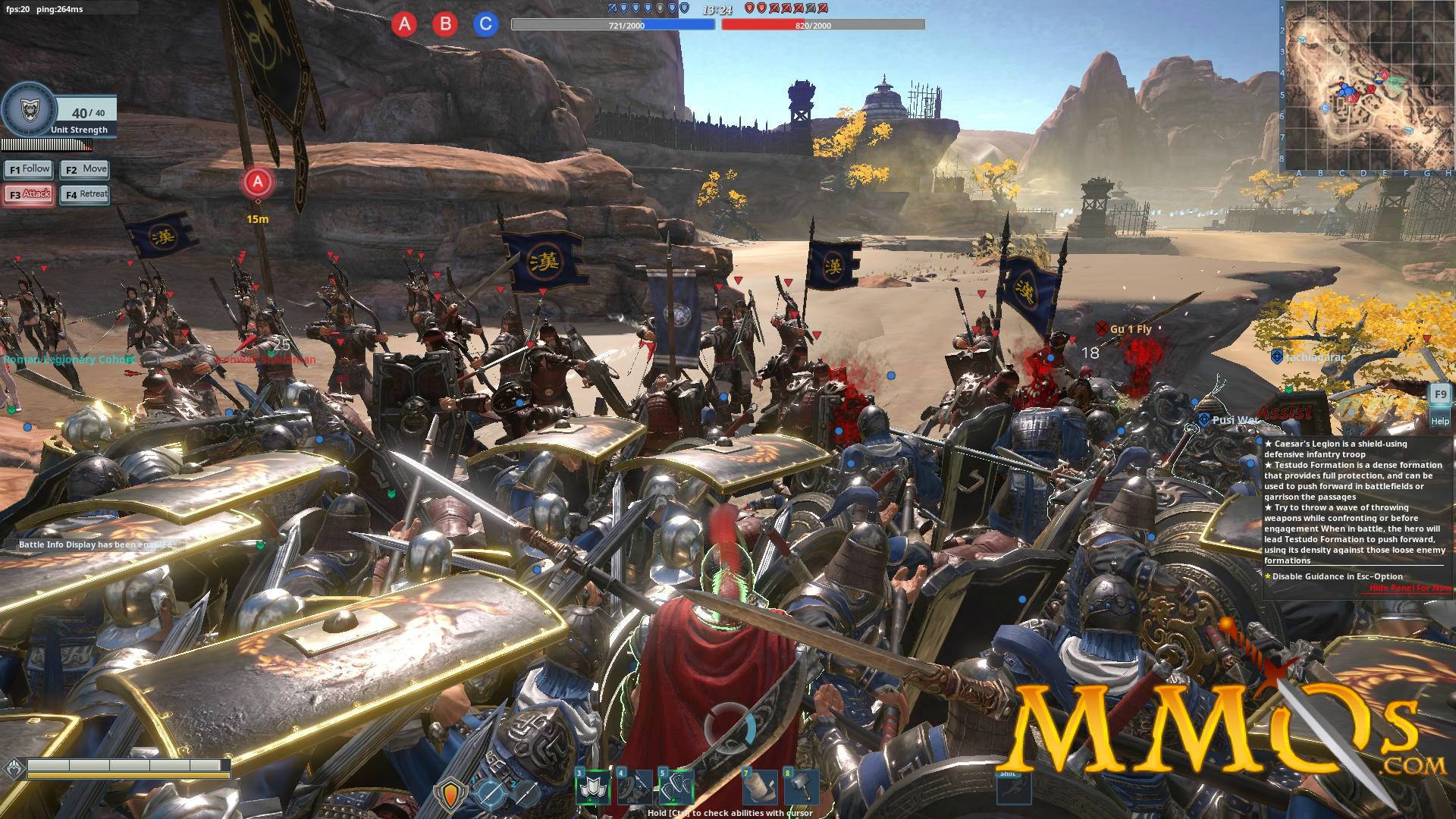Select objective point A marker at top
The image size is (1456, 819).
(404, 24)
